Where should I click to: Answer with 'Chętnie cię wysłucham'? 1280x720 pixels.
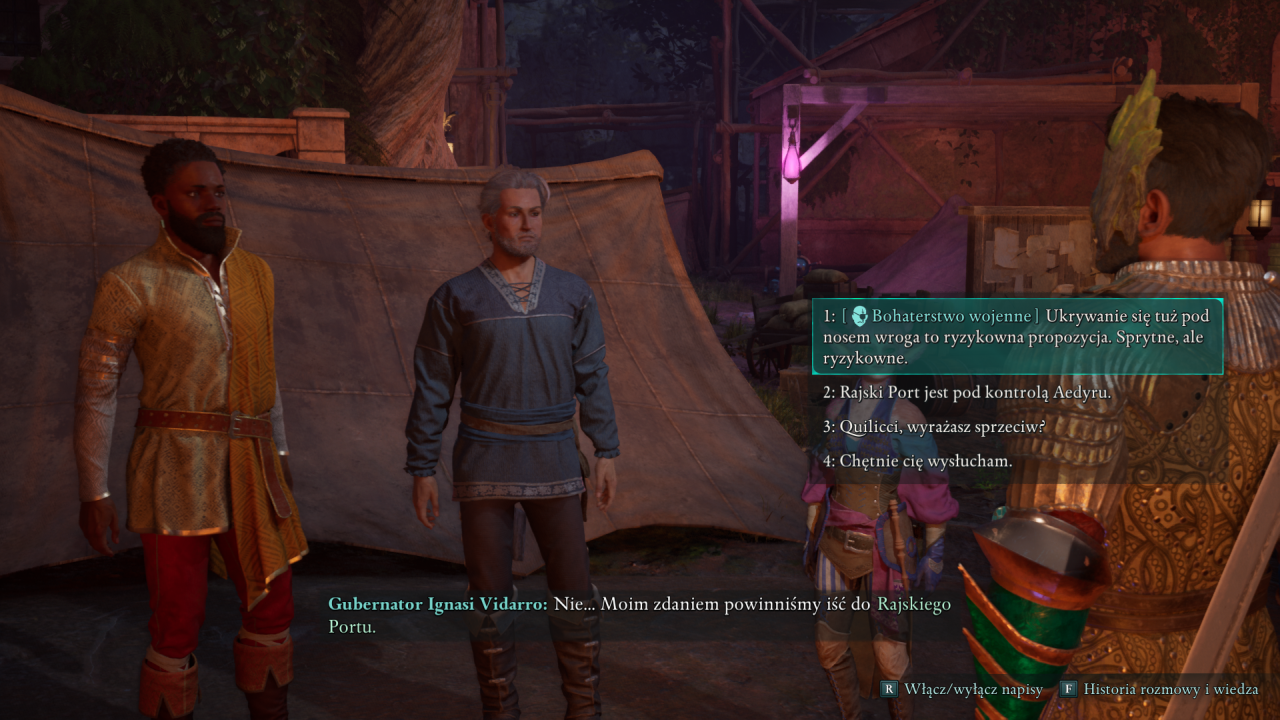click(917, 461)
